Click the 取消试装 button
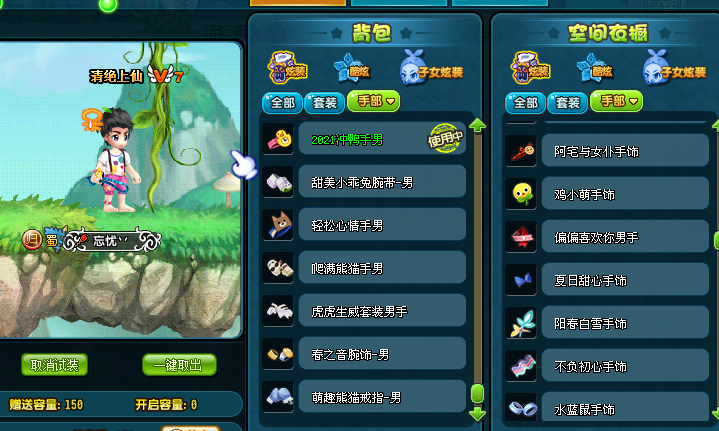The width and height of the screenshot is (719, 431). coord(55,365)
